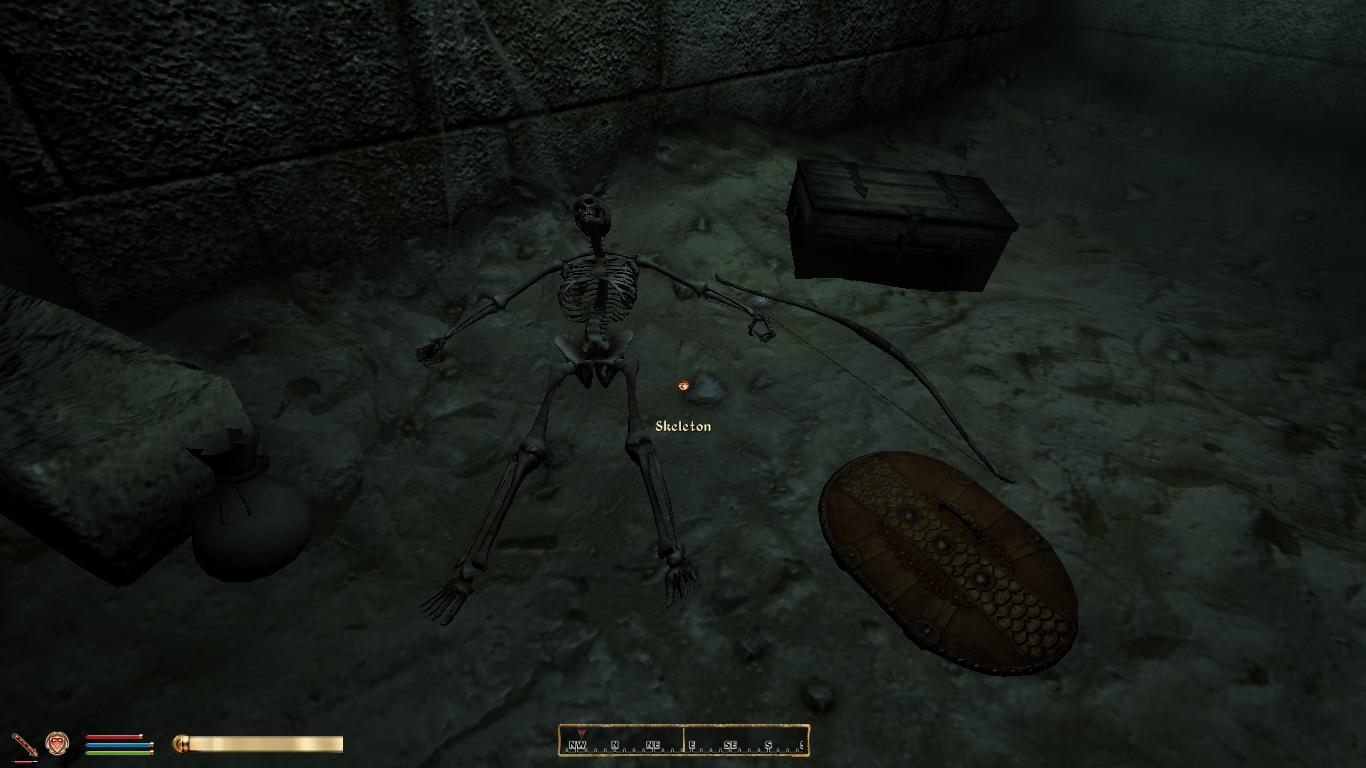Viewport: 1366px width, 768px height.
Task: Click the compass bar
Action: click(x=683, y=741)
